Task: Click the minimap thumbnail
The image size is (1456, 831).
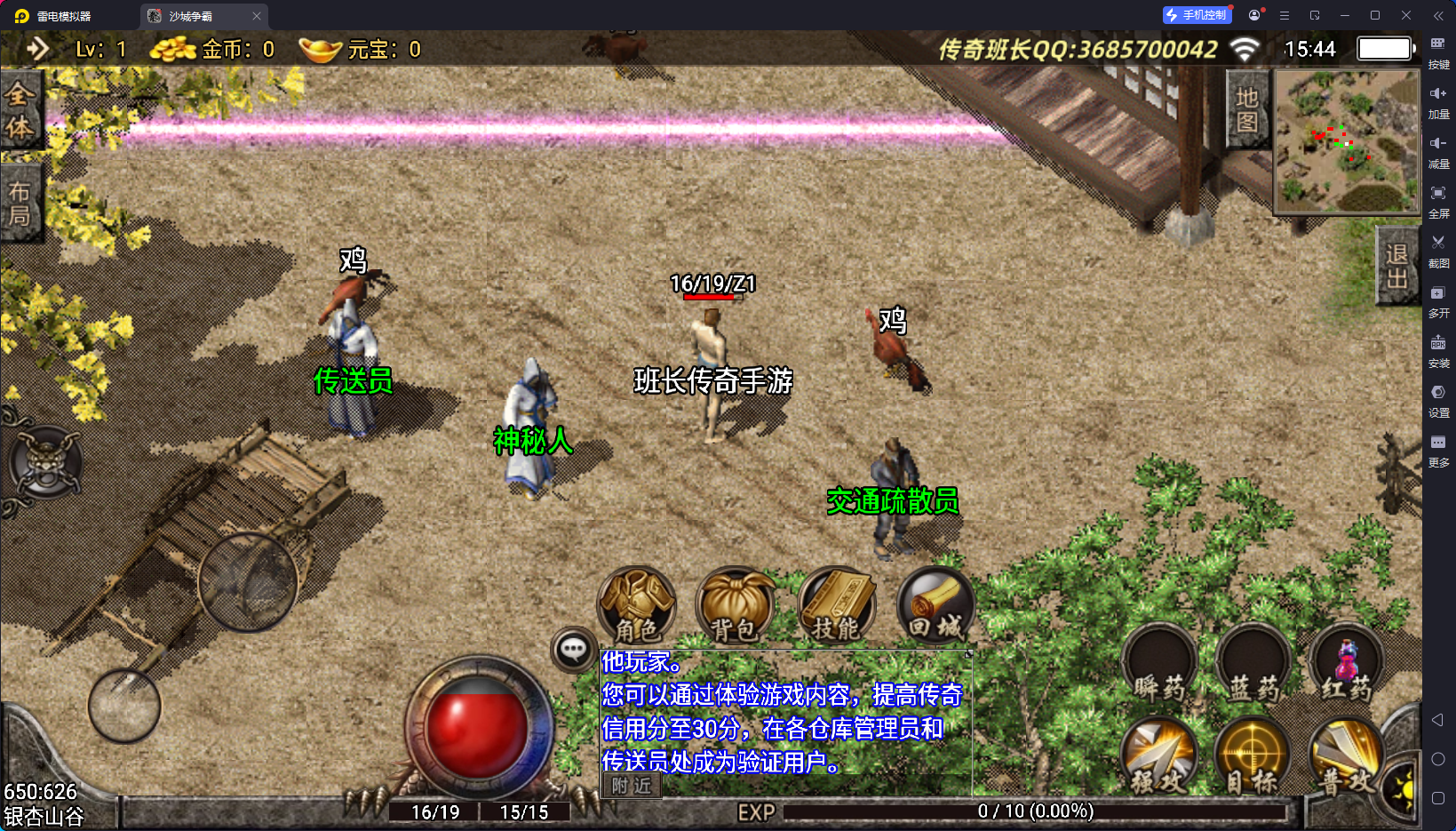Action: (x=1347, y=141)
